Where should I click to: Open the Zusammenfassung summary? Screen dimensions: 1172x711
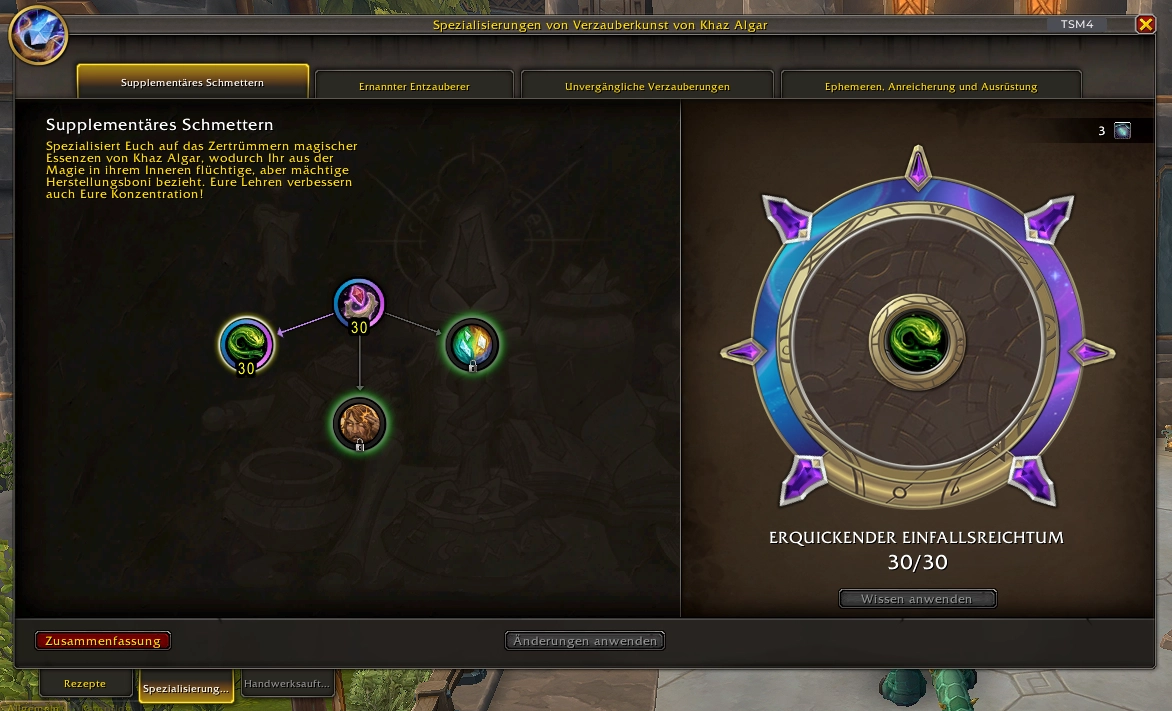103,641
